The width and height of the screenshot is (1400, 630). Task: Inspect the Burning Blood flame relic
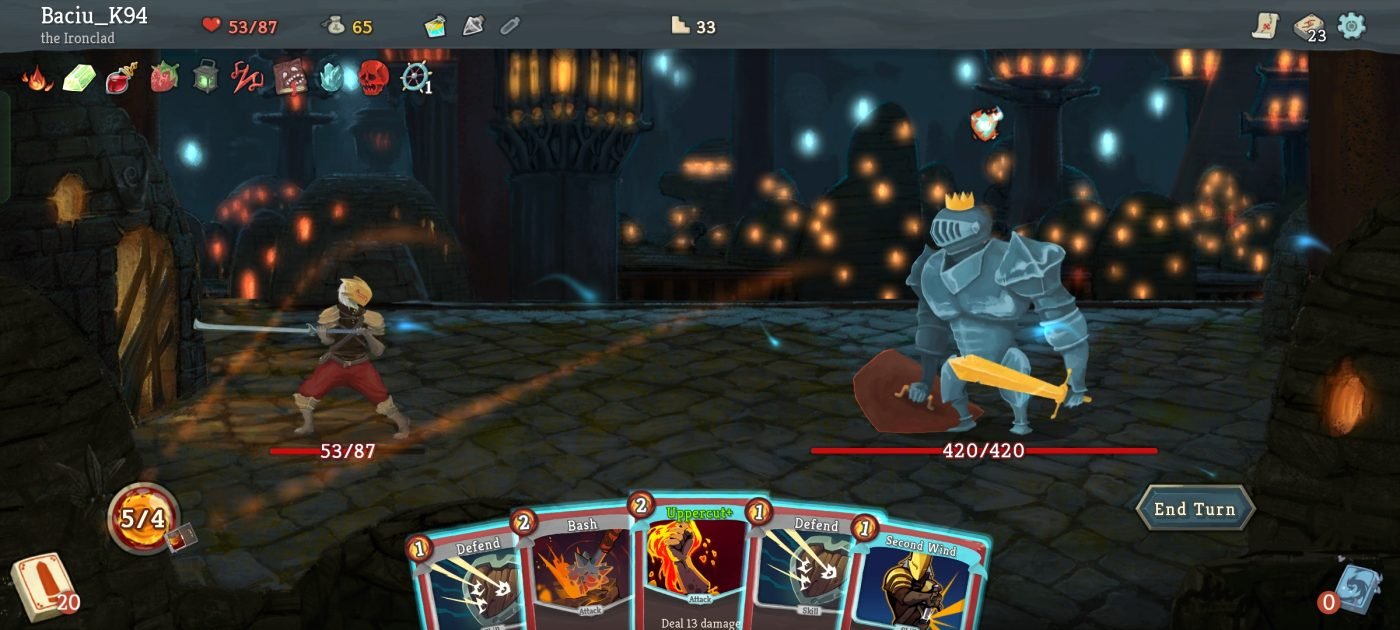point(37,78)
